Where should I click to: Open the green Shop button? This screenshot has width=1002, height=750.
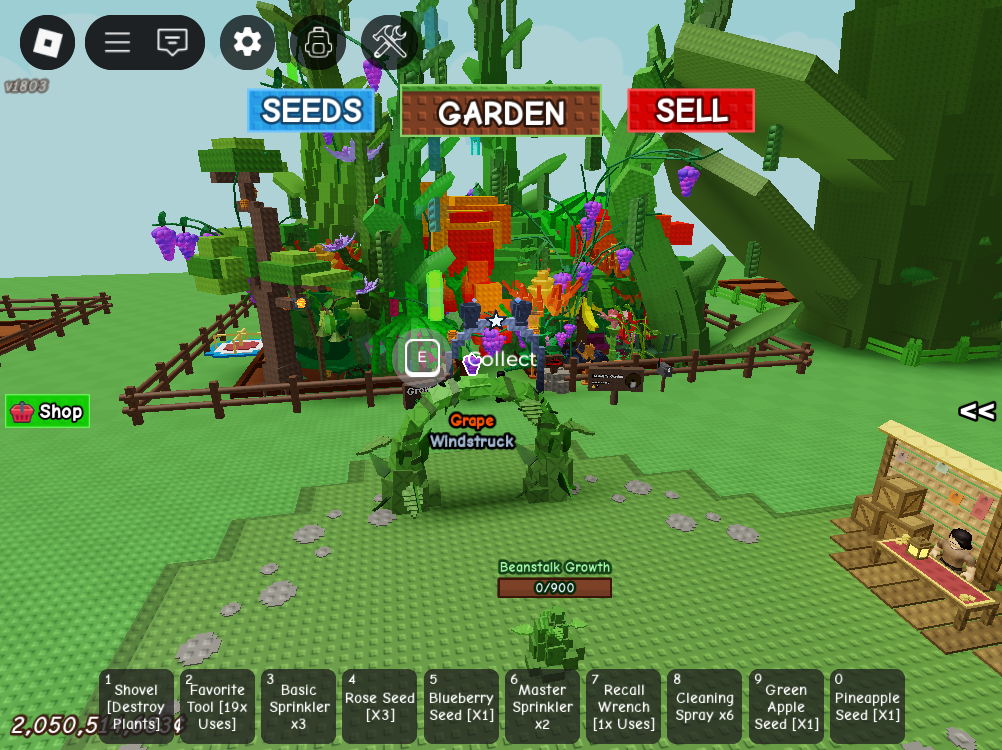[48, 411]
